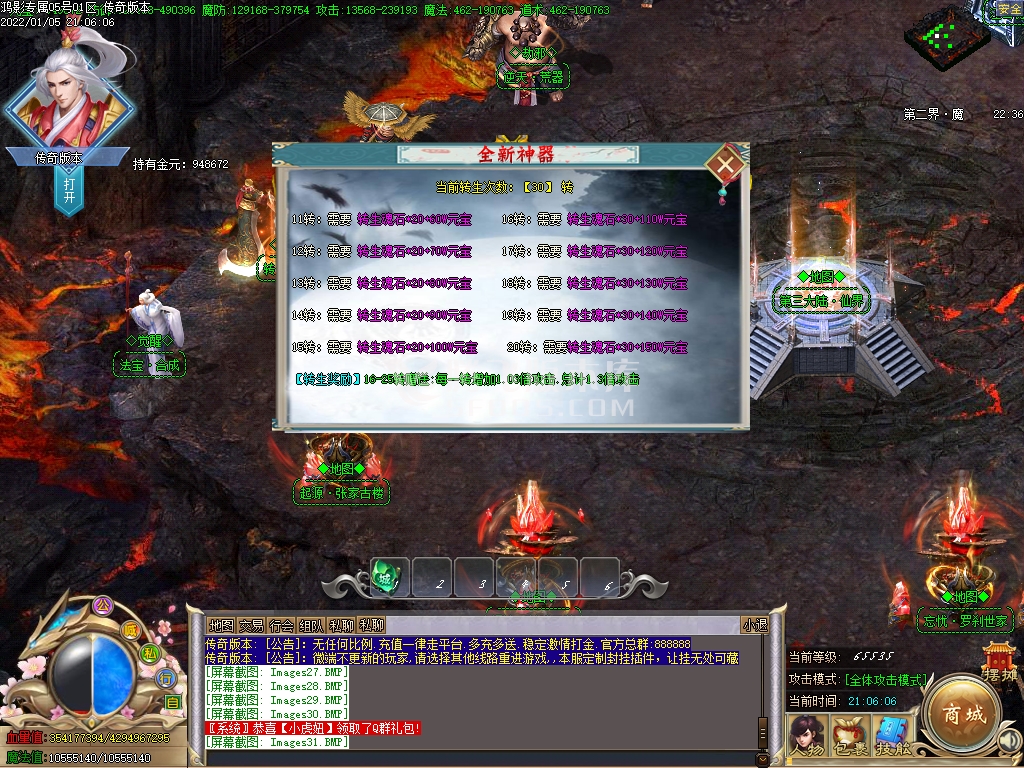This screenshot has height=768, width=1024.
Task: Switch chat to the 组队 tab
Action: pyautogui.click(x=311, y=625)
